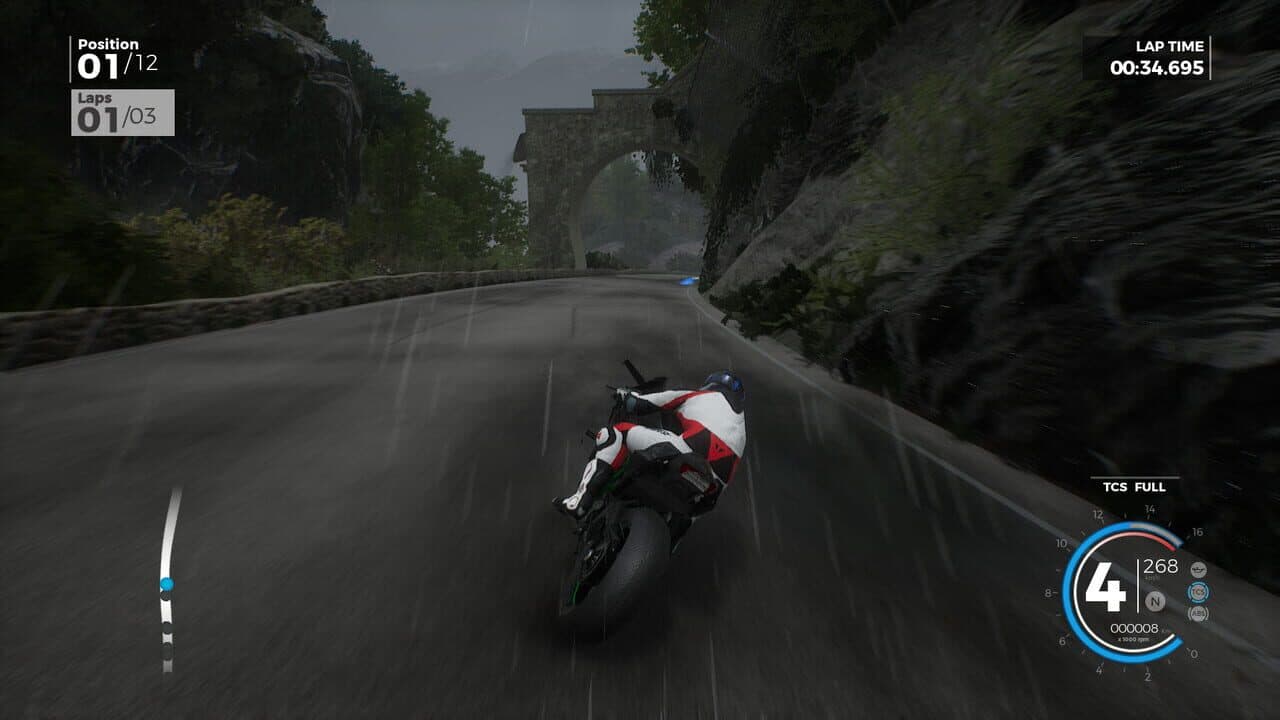Toggle the TCS FULL setting banner

(1136, 487)
